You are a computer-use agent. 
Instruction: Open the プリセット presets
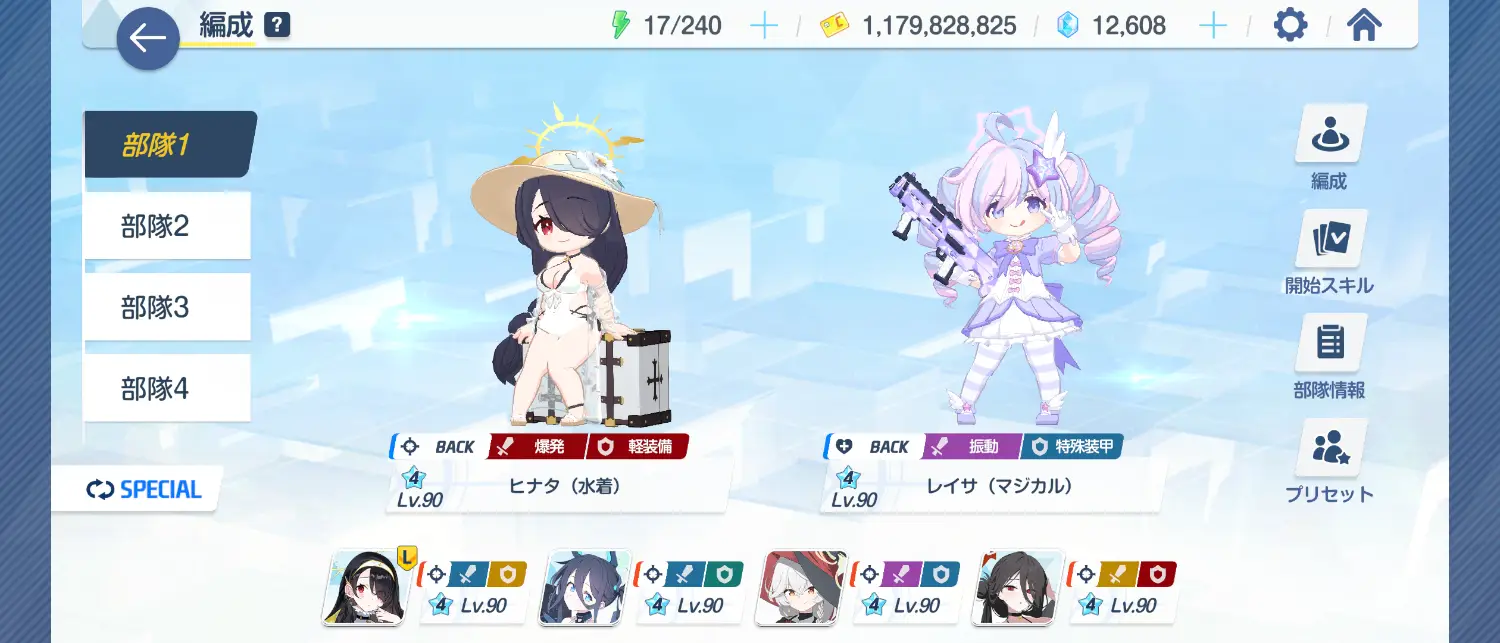(1329, 461)
